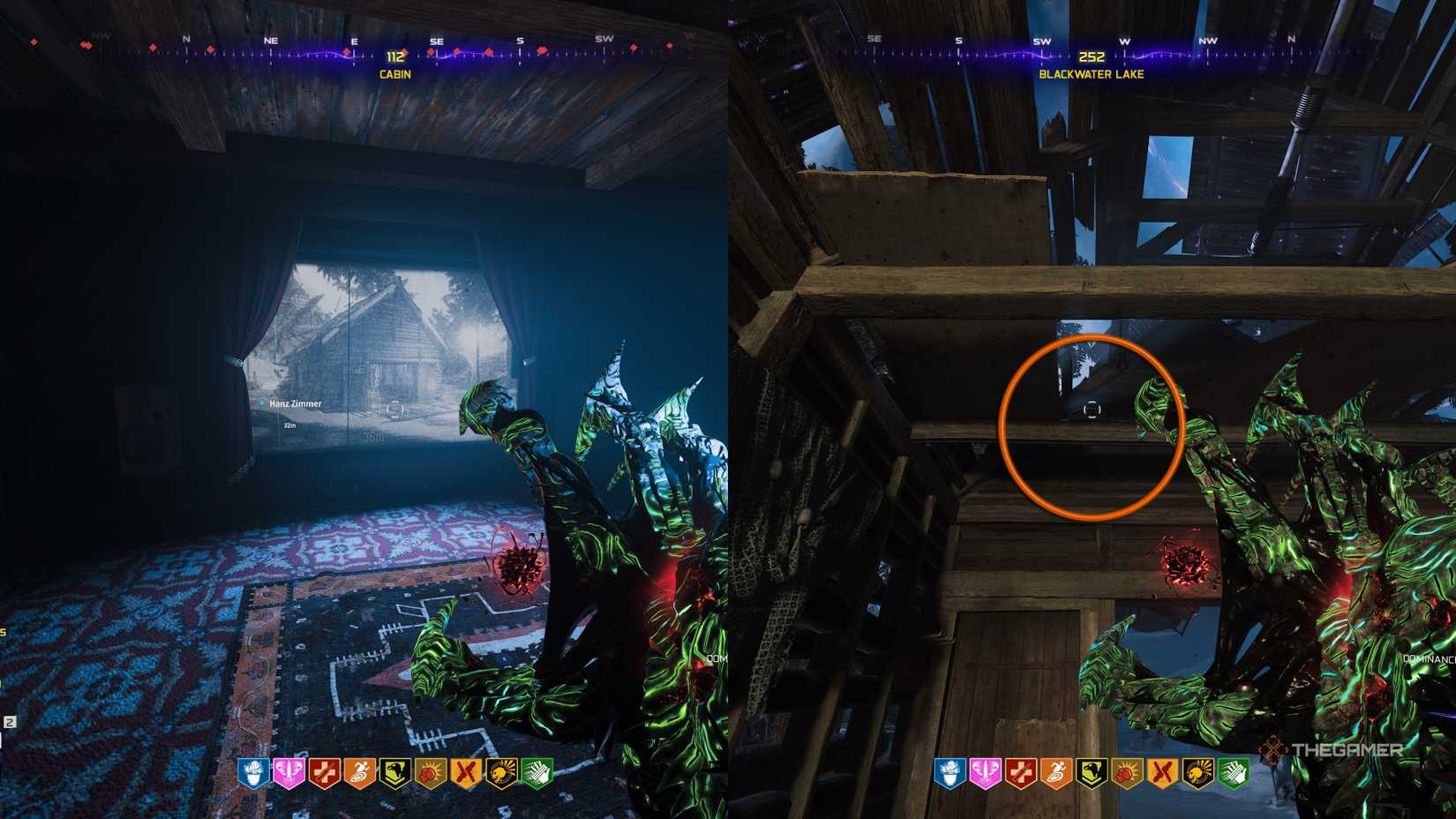Click the crosshair reticle in the left screenshot
1456x819 pixels.
coord(396,409)
